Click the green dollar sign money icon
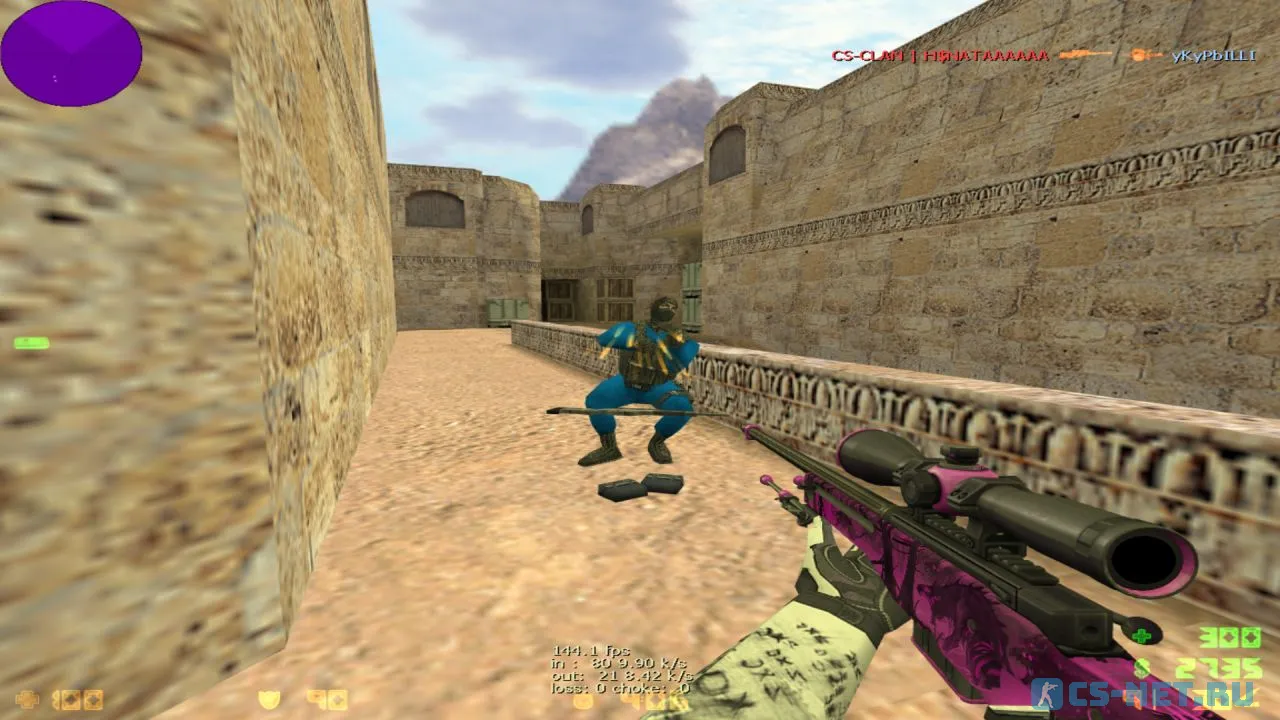 coord(1141,667)
